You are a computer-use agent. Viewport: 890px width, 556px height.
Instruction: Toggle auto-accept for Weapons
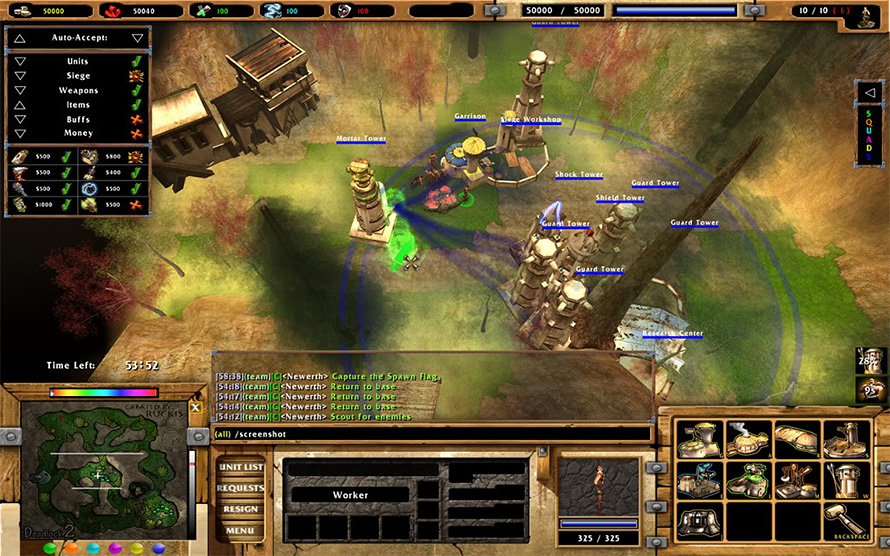(137, 90)
